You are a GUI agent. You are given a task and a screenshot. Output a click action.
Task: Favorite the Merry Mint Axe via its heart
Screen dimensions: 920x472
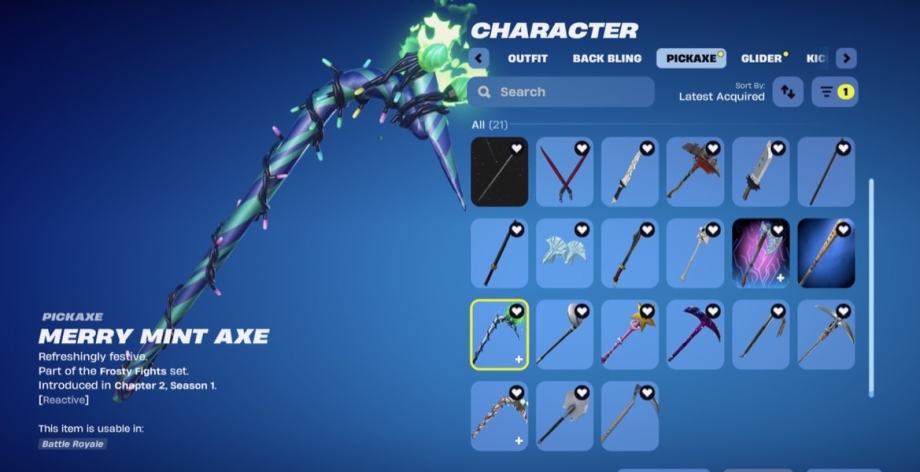point(517,312)
